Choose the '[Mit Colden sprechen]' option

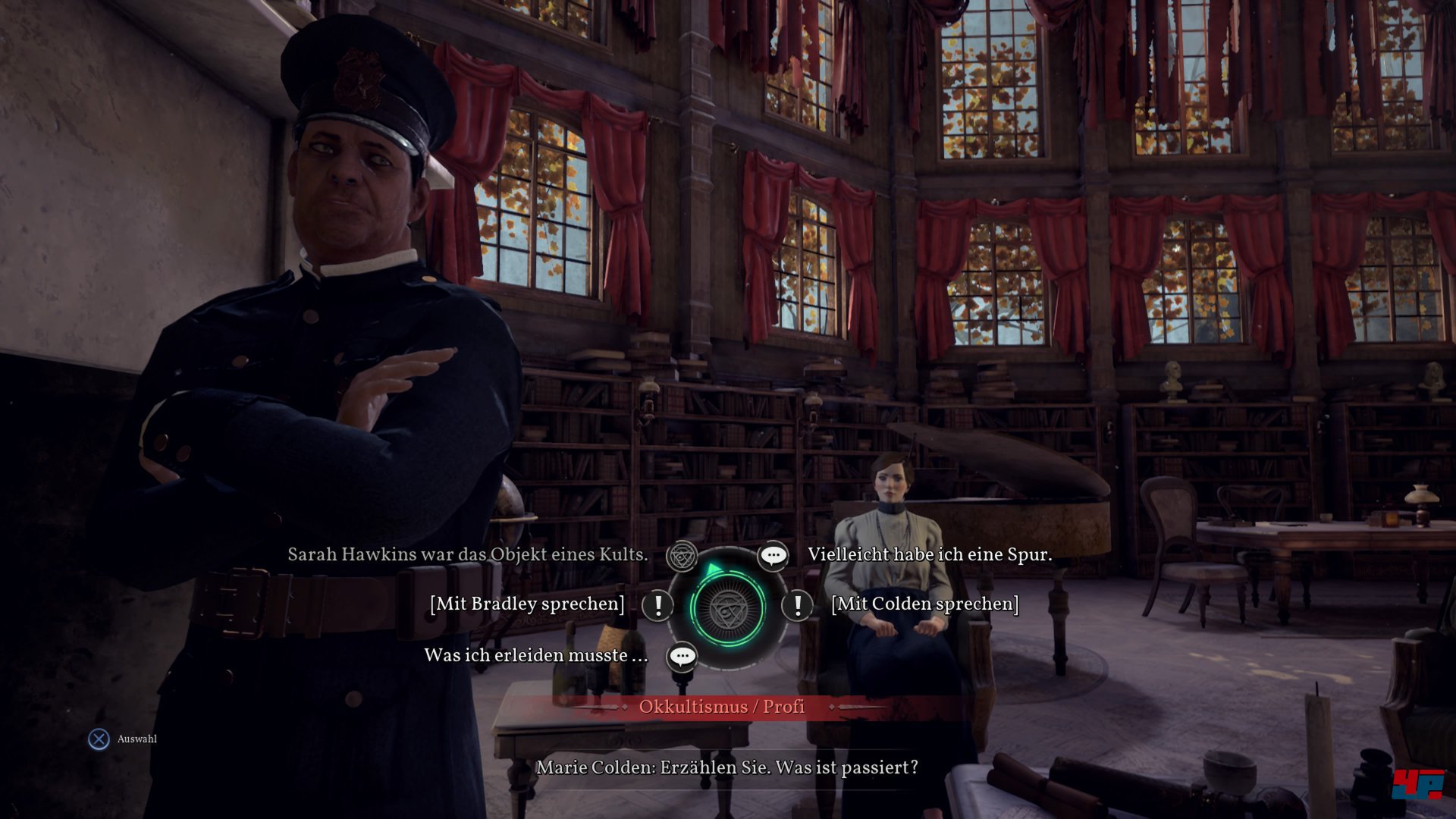(925, 604)
